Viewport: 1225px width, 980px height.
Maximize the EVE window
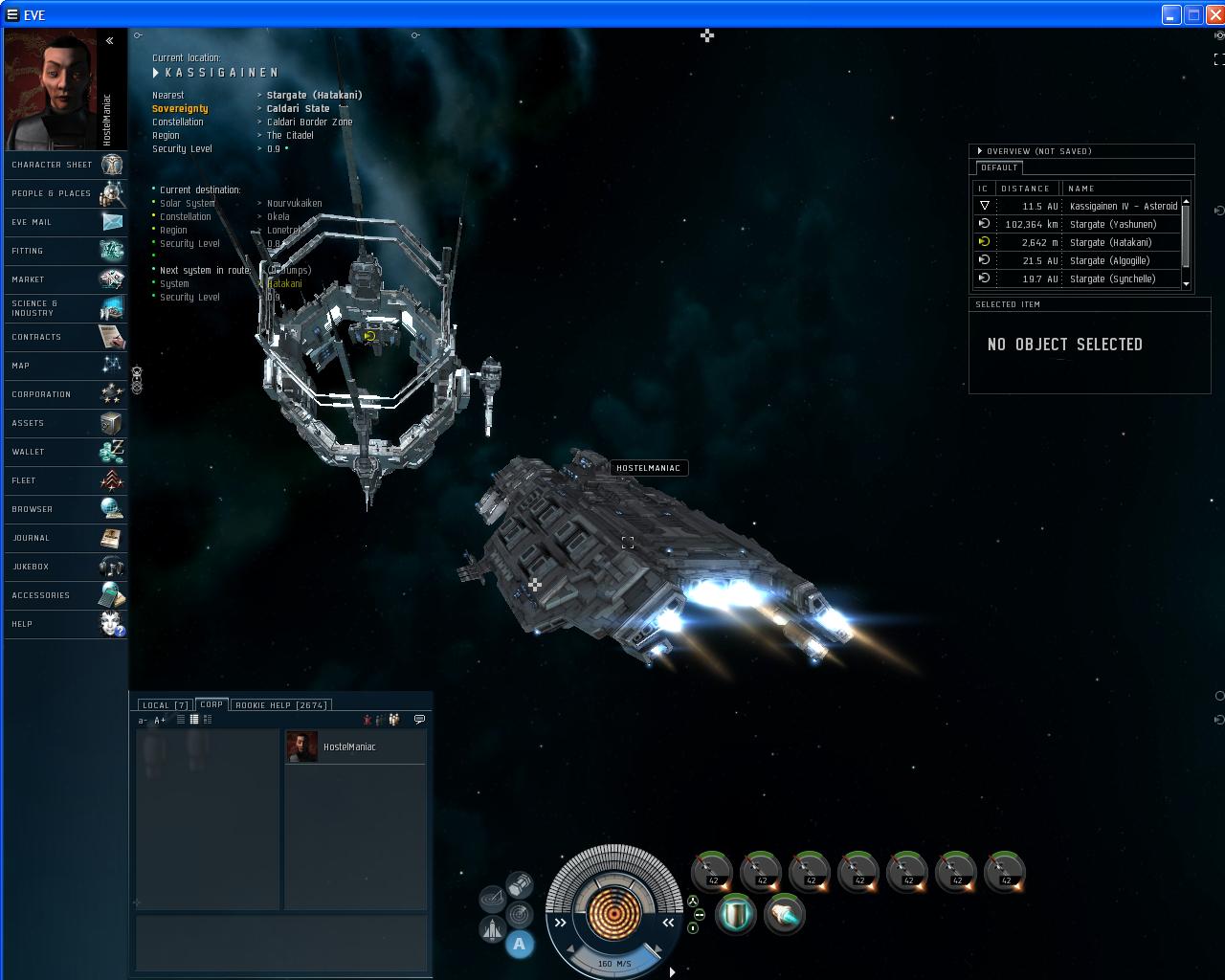pos(1193,14)
